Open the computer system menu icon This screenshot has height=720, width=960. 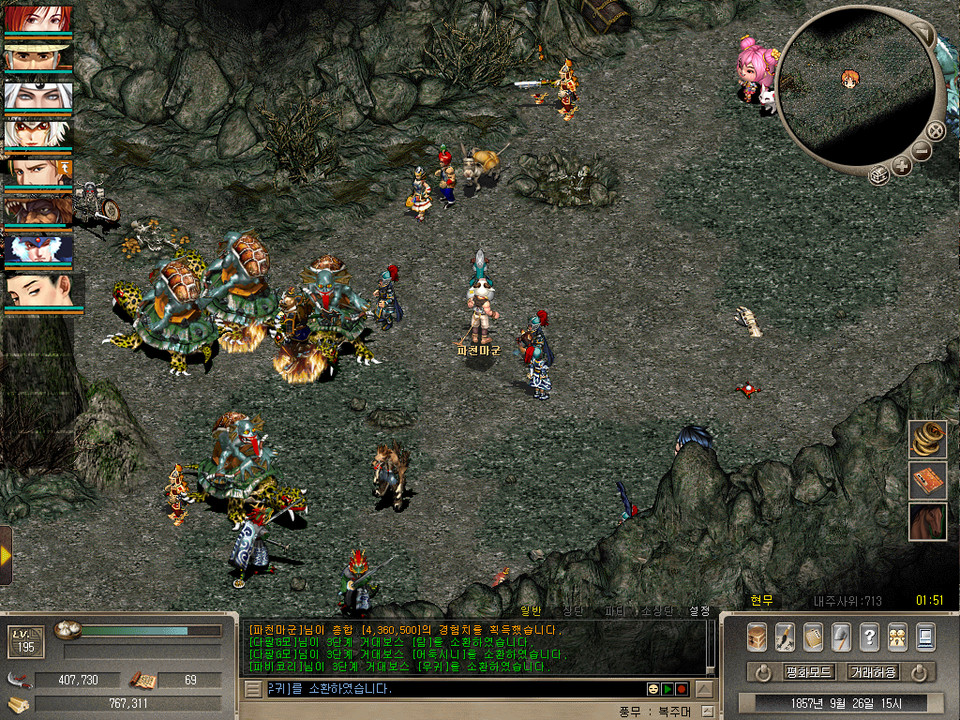925,636
